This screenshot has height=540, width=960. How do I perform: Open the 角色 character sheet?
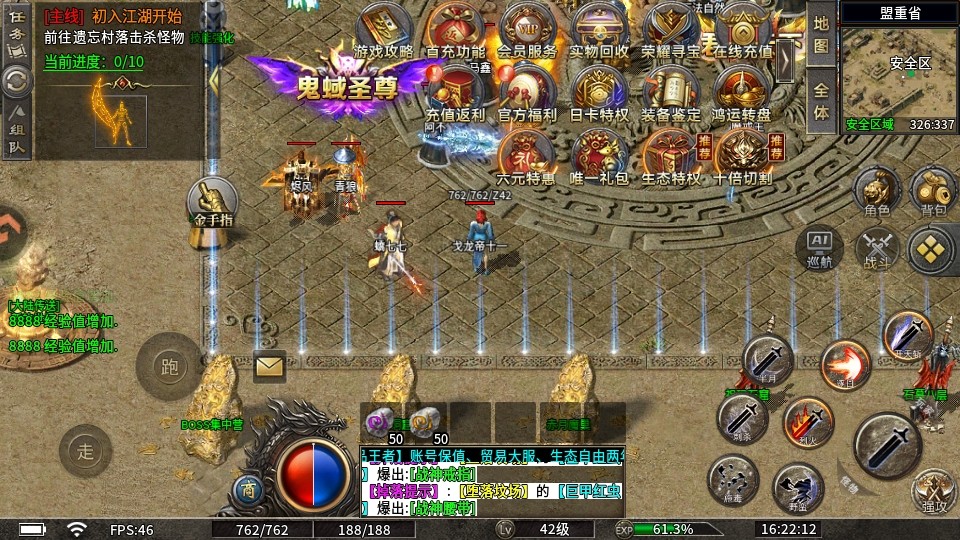point(877,190)
